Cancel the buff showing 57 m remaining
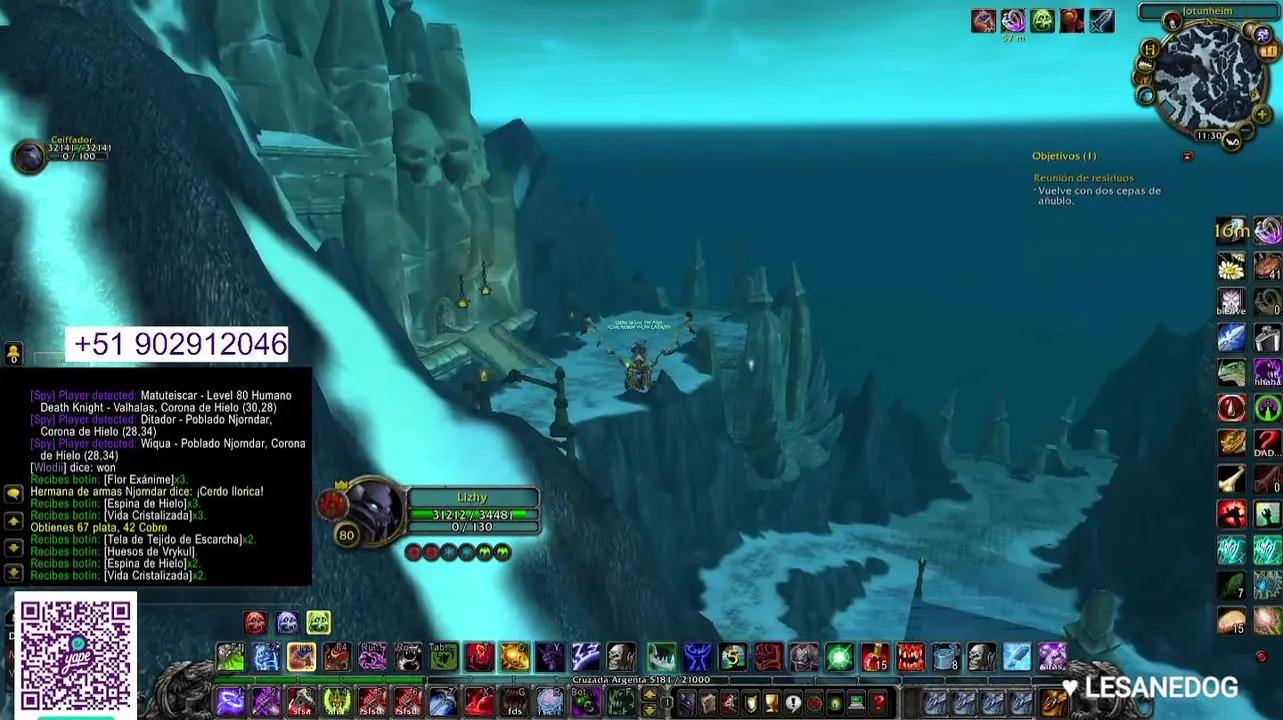Image resolution: width=1283 pixels, height=720 pixels. tap(1013, 20)
